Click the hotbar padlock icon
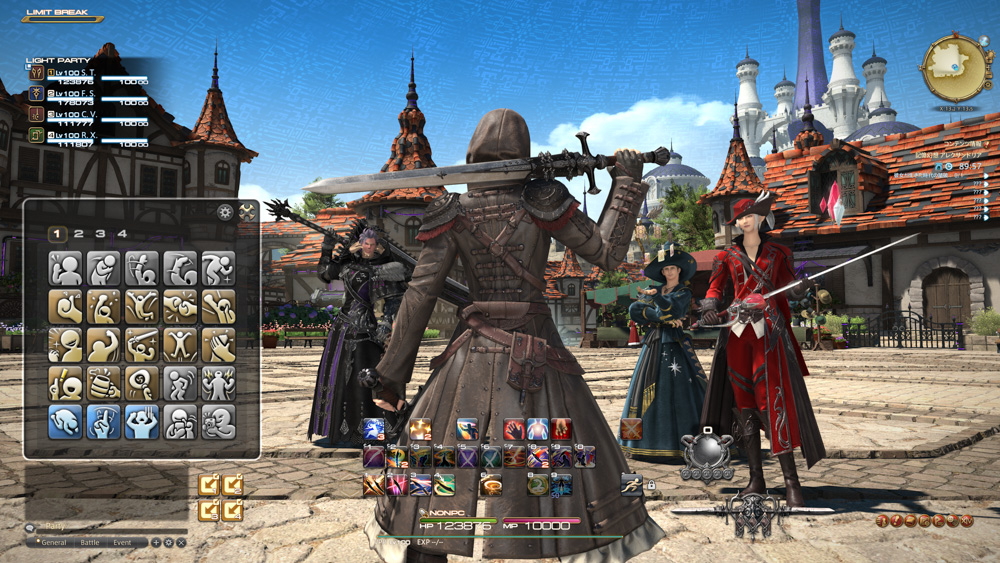Viewport: 1000px width, 563px height. pos(651,485)
